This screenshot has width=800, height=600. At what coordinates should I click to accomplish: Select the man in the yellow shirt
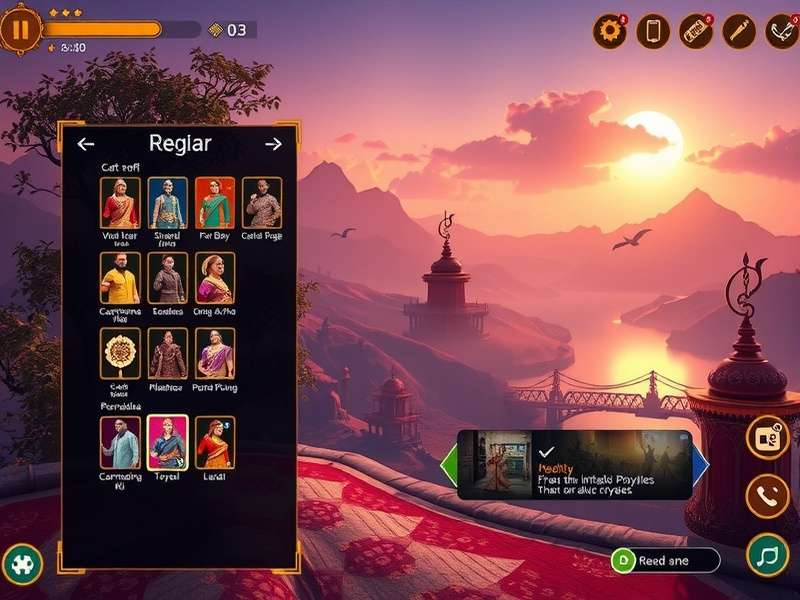(x=120, y=278)
